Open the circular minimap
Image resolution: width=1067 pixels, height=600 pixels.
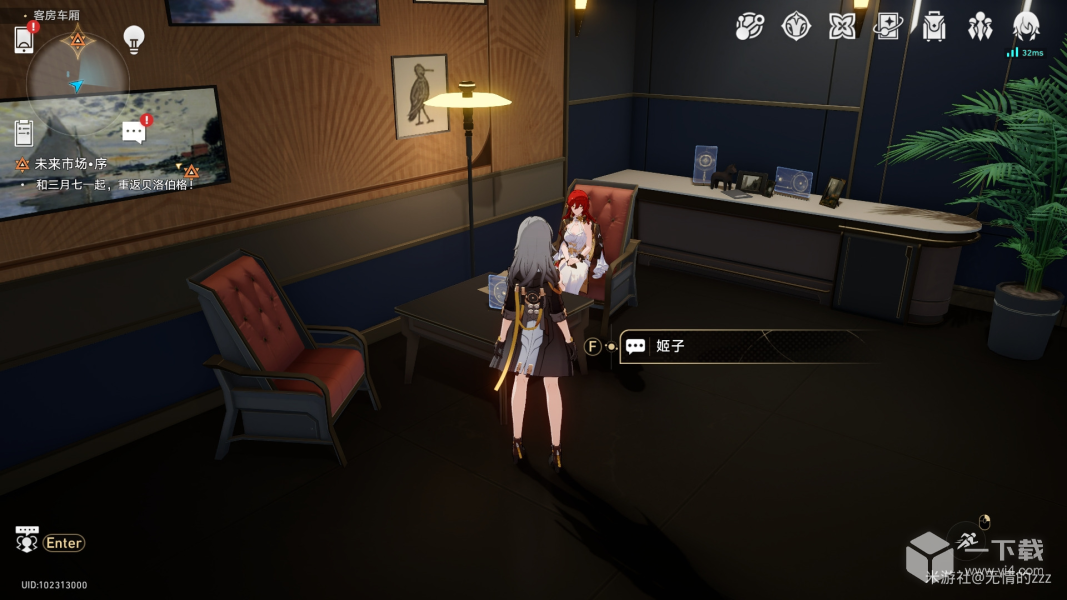[x=77, y=75]
